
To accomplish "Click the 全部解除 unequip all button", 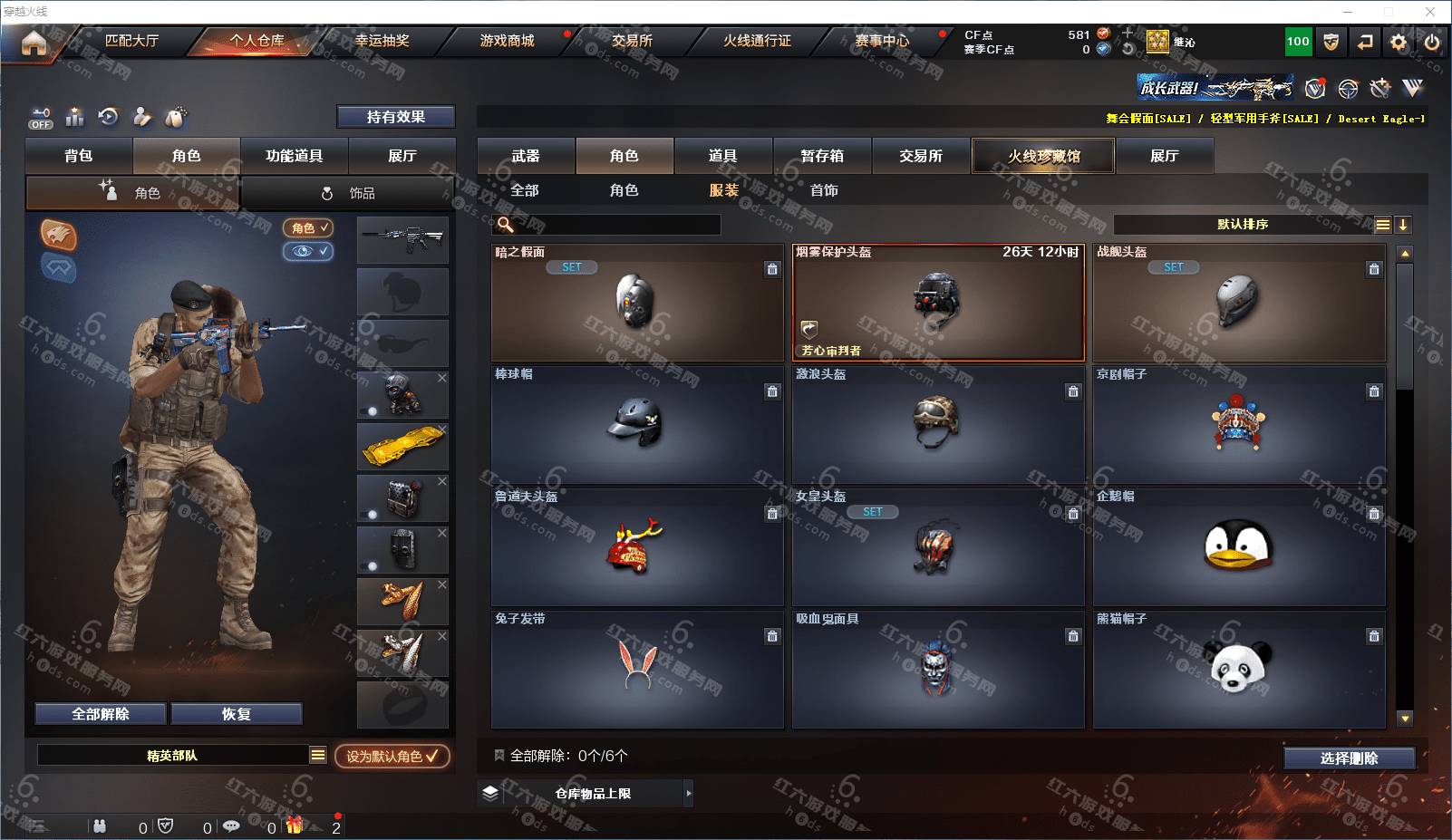I will (x=101, y=714).
